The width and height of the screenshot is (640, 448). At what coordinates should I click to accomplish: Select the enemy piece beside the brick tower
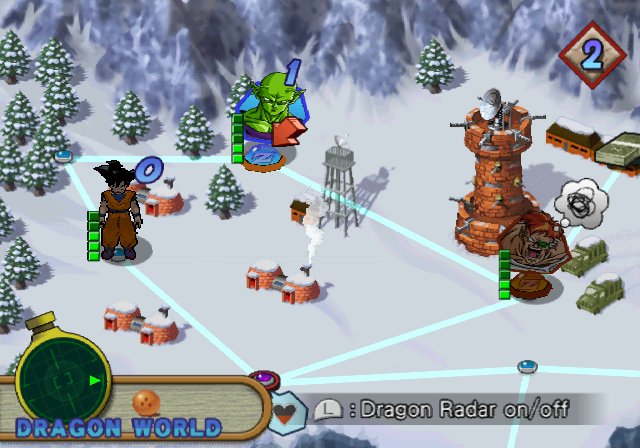pyautogui.click(x=528, y=258)
